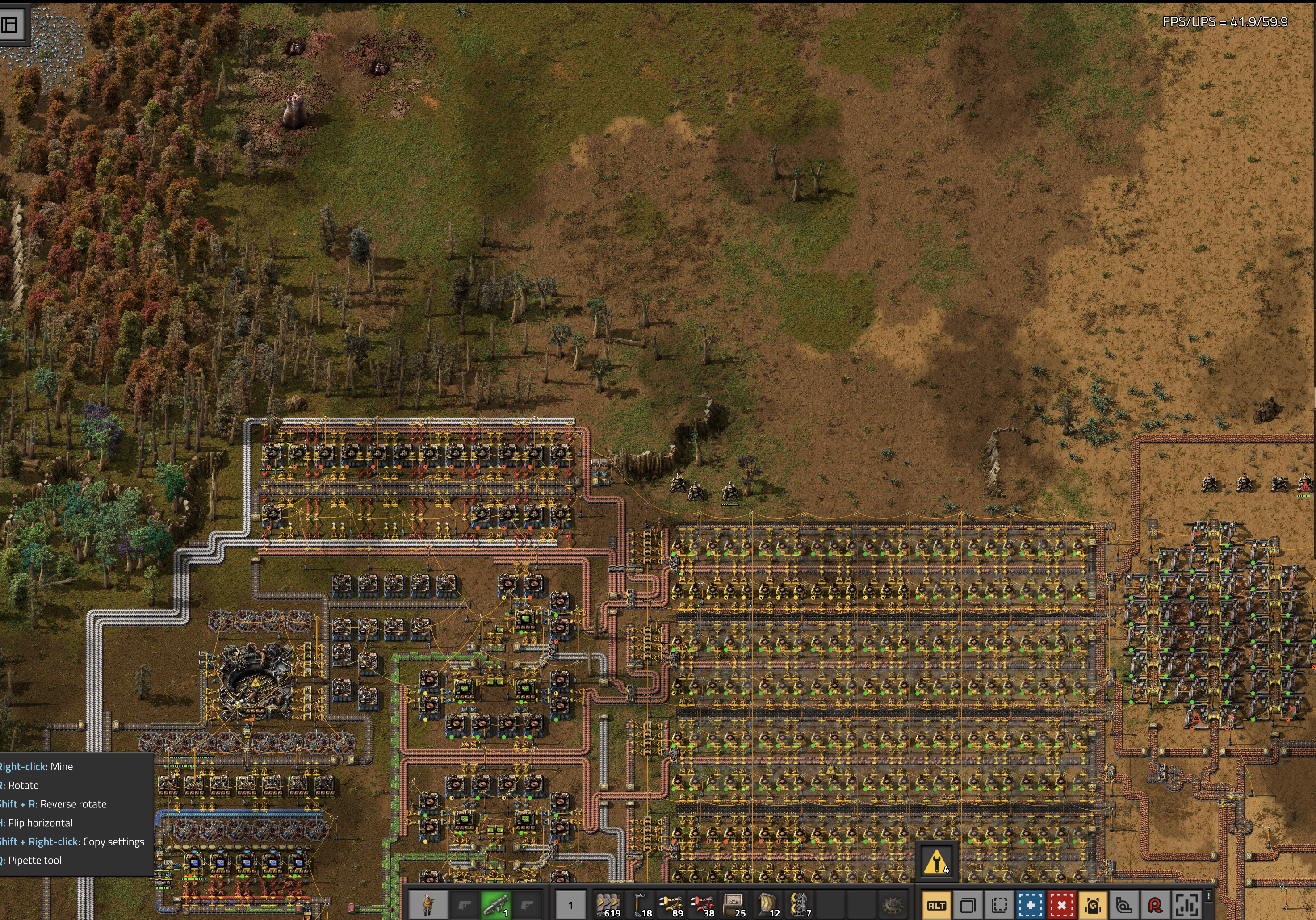This screenshot has height=920, width=1316.
Task: Toggle the ALT mode button
Action: tap(937, 906)
